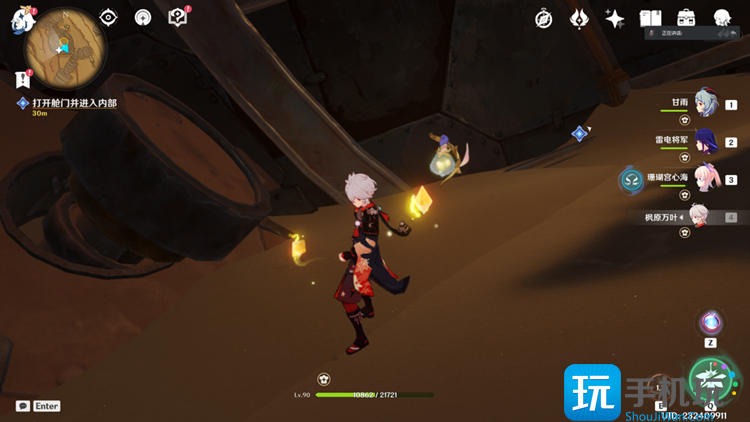Switch to party member 雷电将军
This screenshot has height=422, width=750.
click(x=707, y=141)
